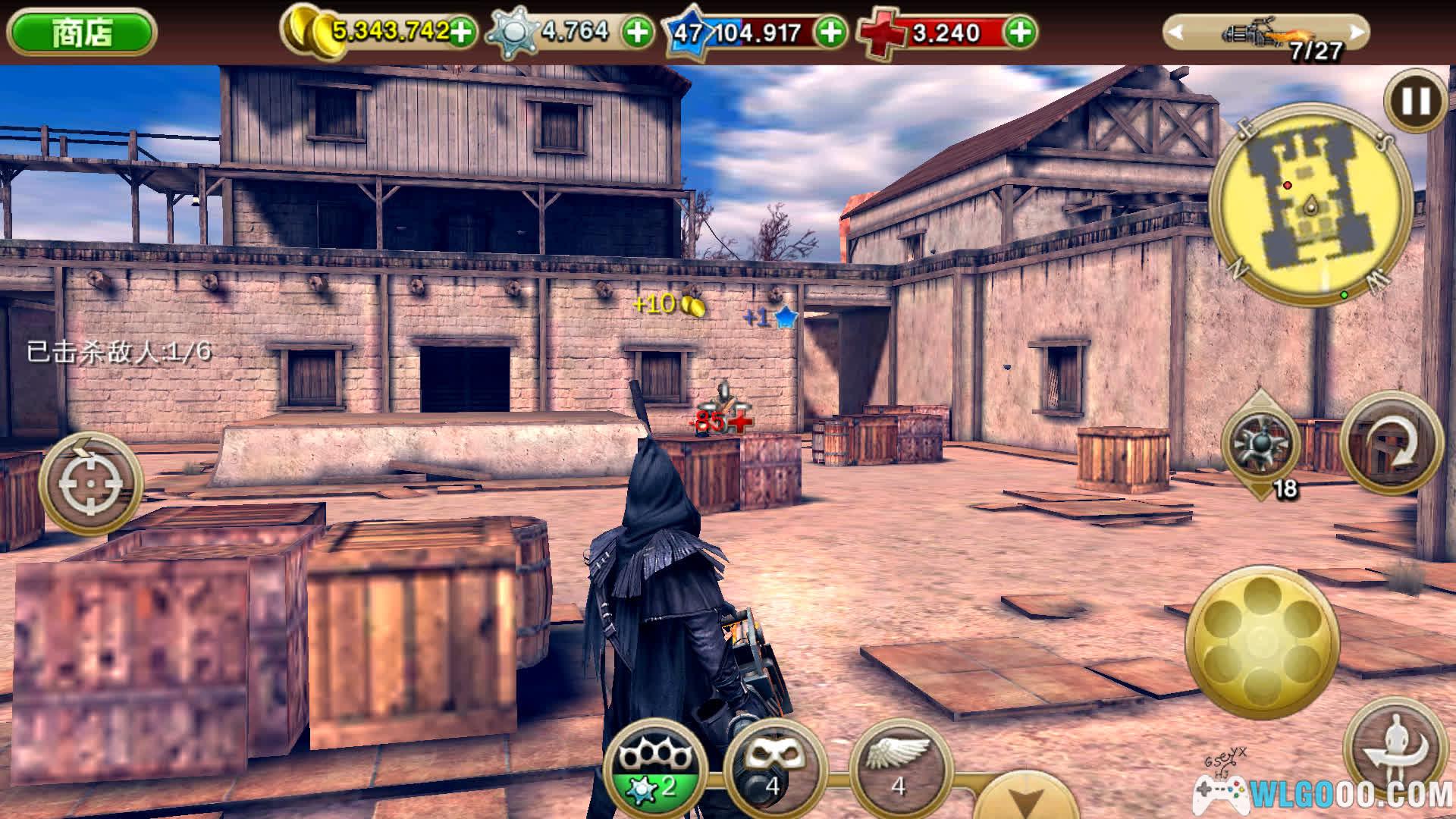This screenshot has height=819, width=1456.
Task: Tap the plus button beside experience bar
Action: (x=832, y=32)
